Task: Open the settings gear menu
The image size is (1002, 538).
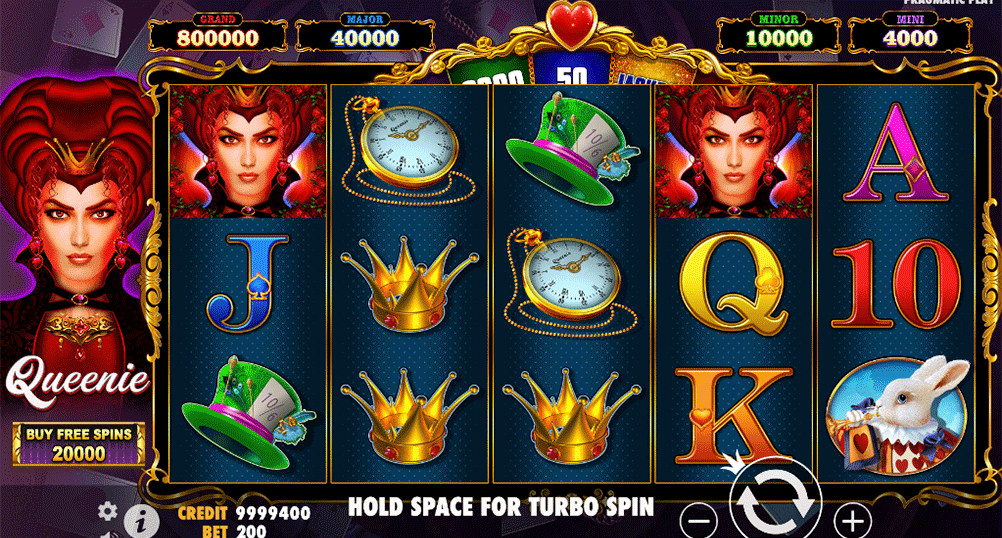Action: point(108,511)
